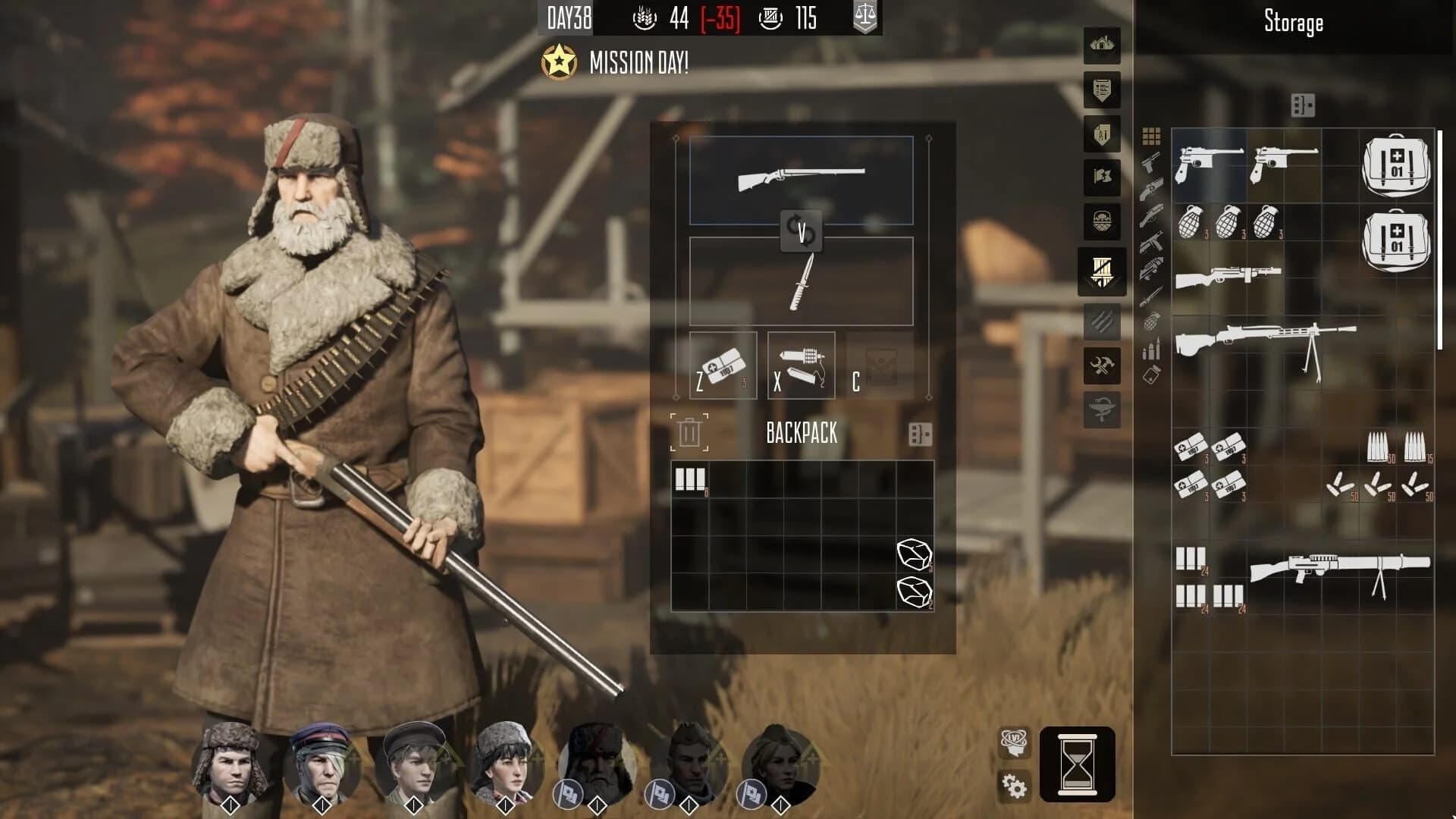Click the V weapon swap toggle
The image size is (1456, 819).
(800, 231)
